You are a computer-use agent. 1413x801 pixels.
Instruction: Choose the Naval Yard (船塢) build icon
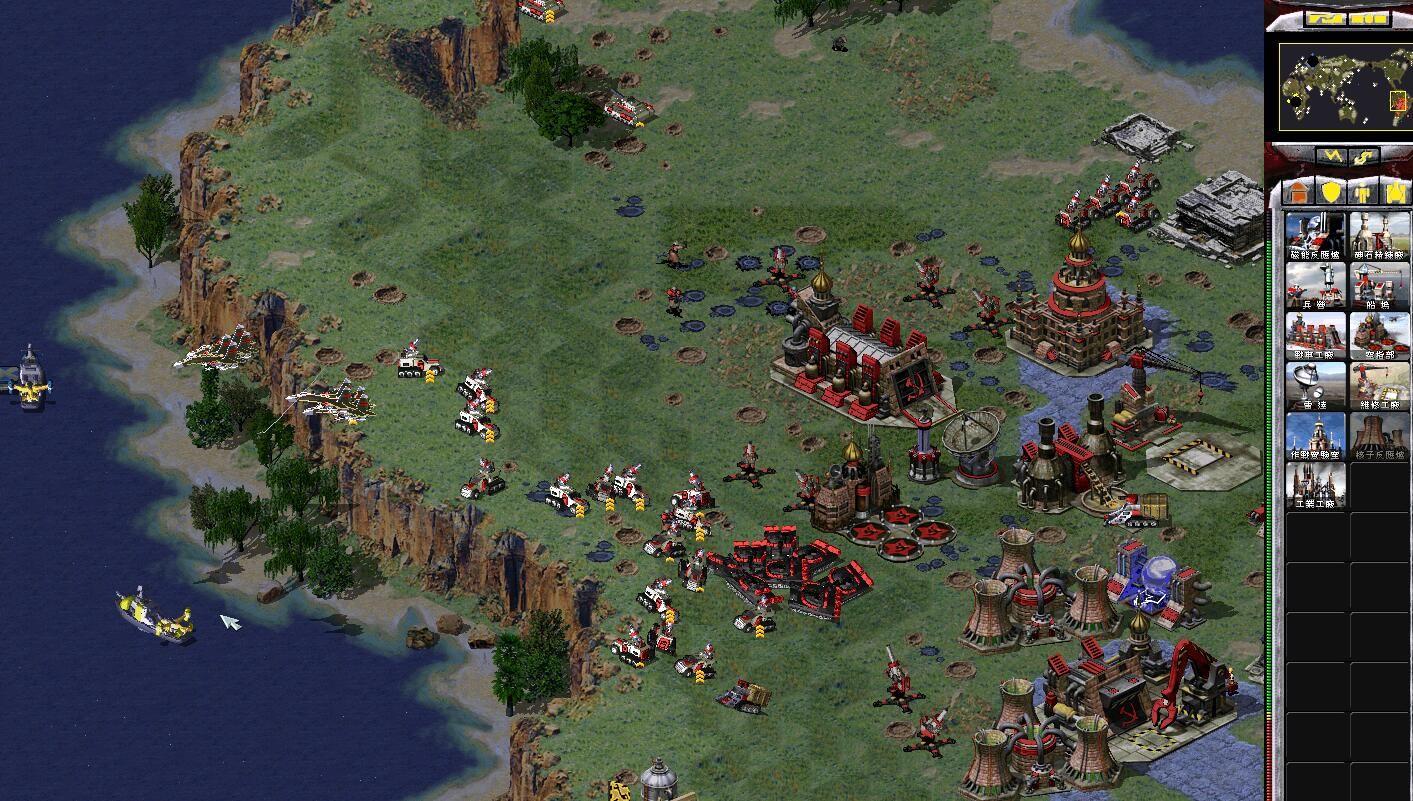pos(1380,285)
